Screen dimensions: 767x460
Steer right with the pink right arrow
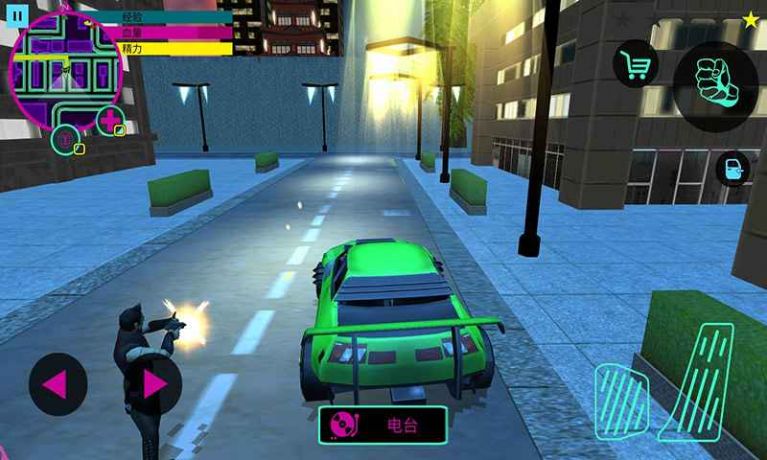coord(153,384)
